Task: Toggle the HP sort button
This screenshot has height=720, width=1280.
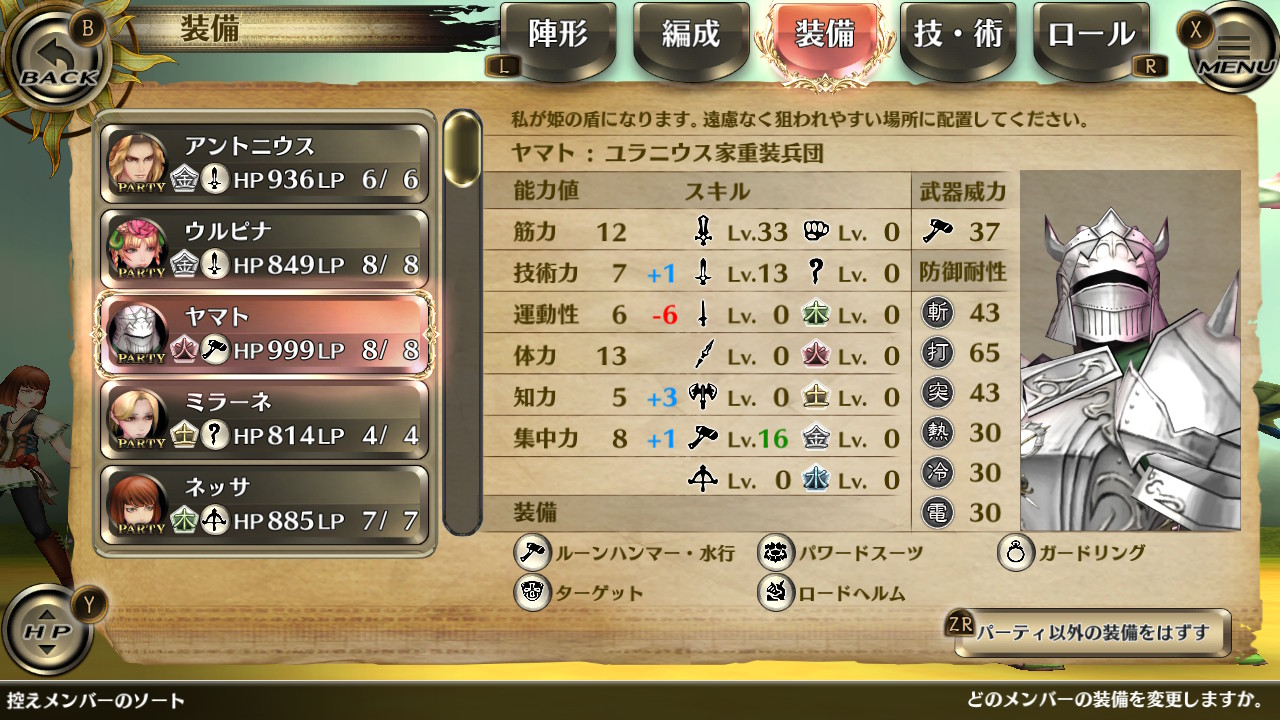Action: pos(48,630)
